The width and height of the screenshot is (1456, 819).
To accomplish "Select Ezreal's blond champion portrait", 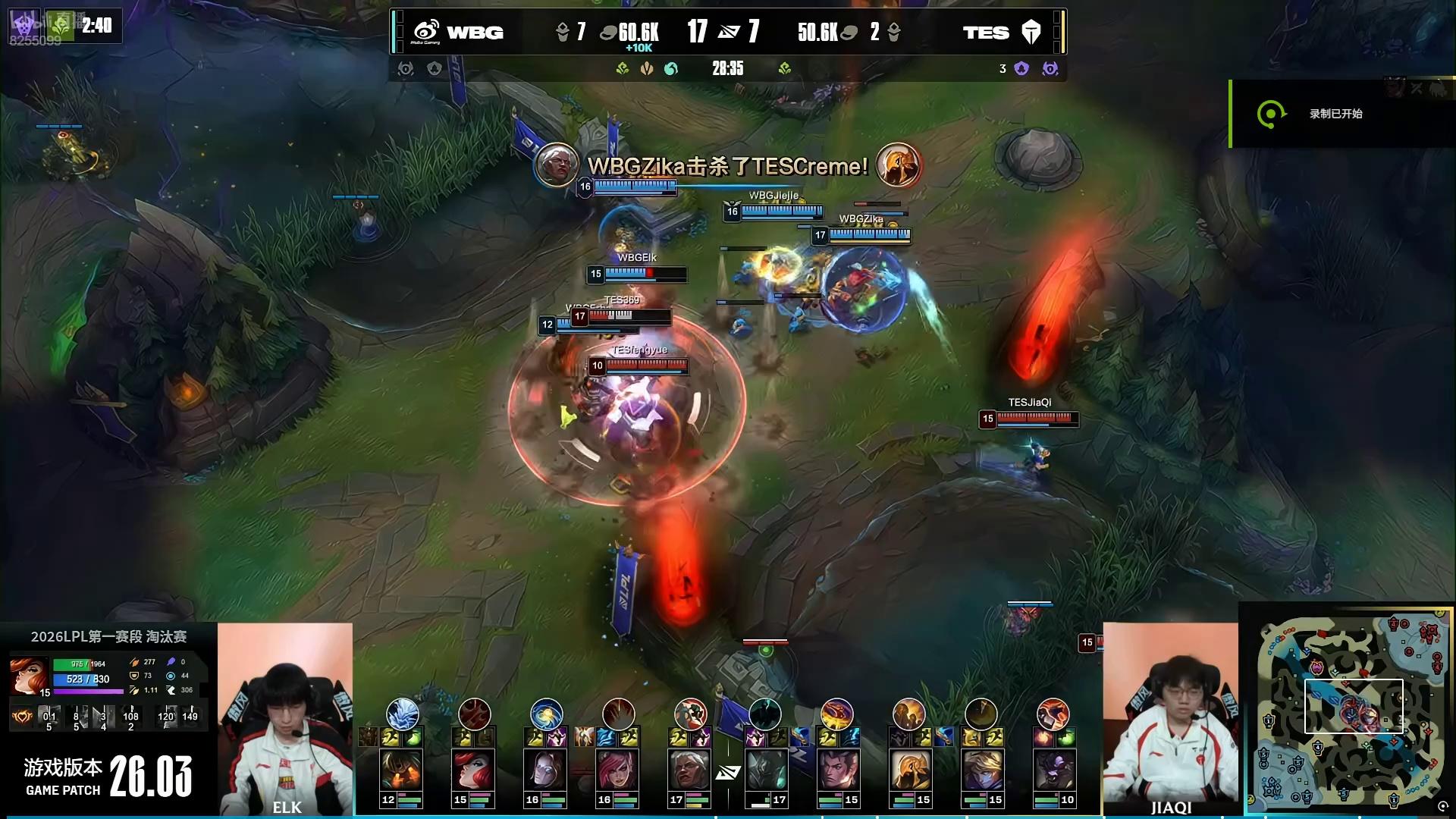I will [x=981, y=770].
